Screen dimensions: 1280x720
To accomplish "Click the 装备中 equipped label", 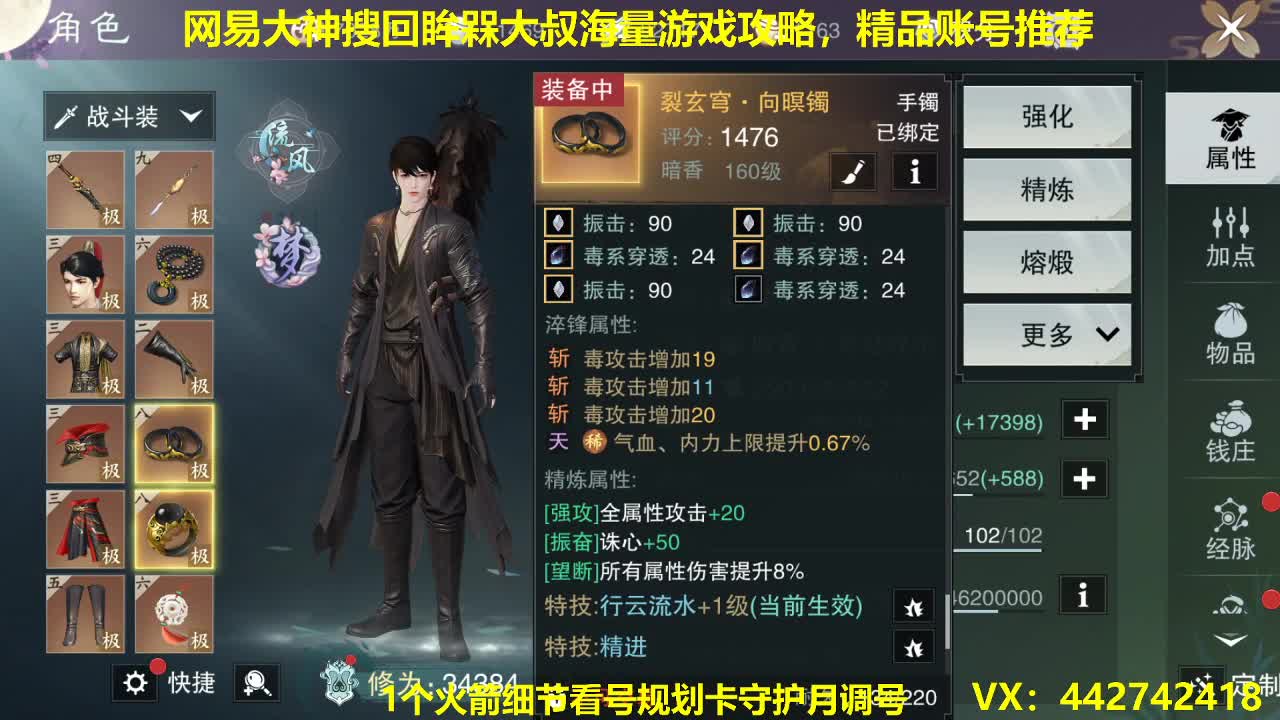I will click(x=576, y=88).
